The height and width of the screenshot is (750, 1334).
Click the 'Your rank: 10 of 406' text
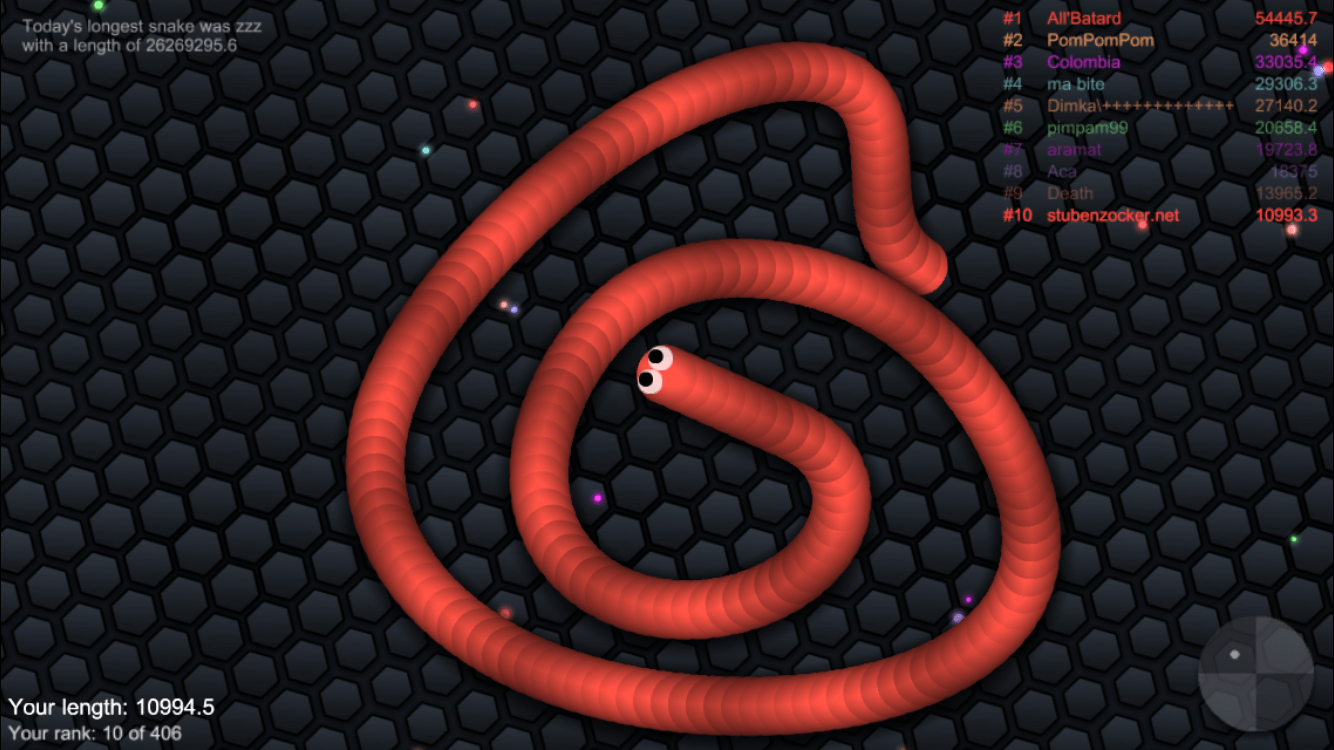point(95,732)
